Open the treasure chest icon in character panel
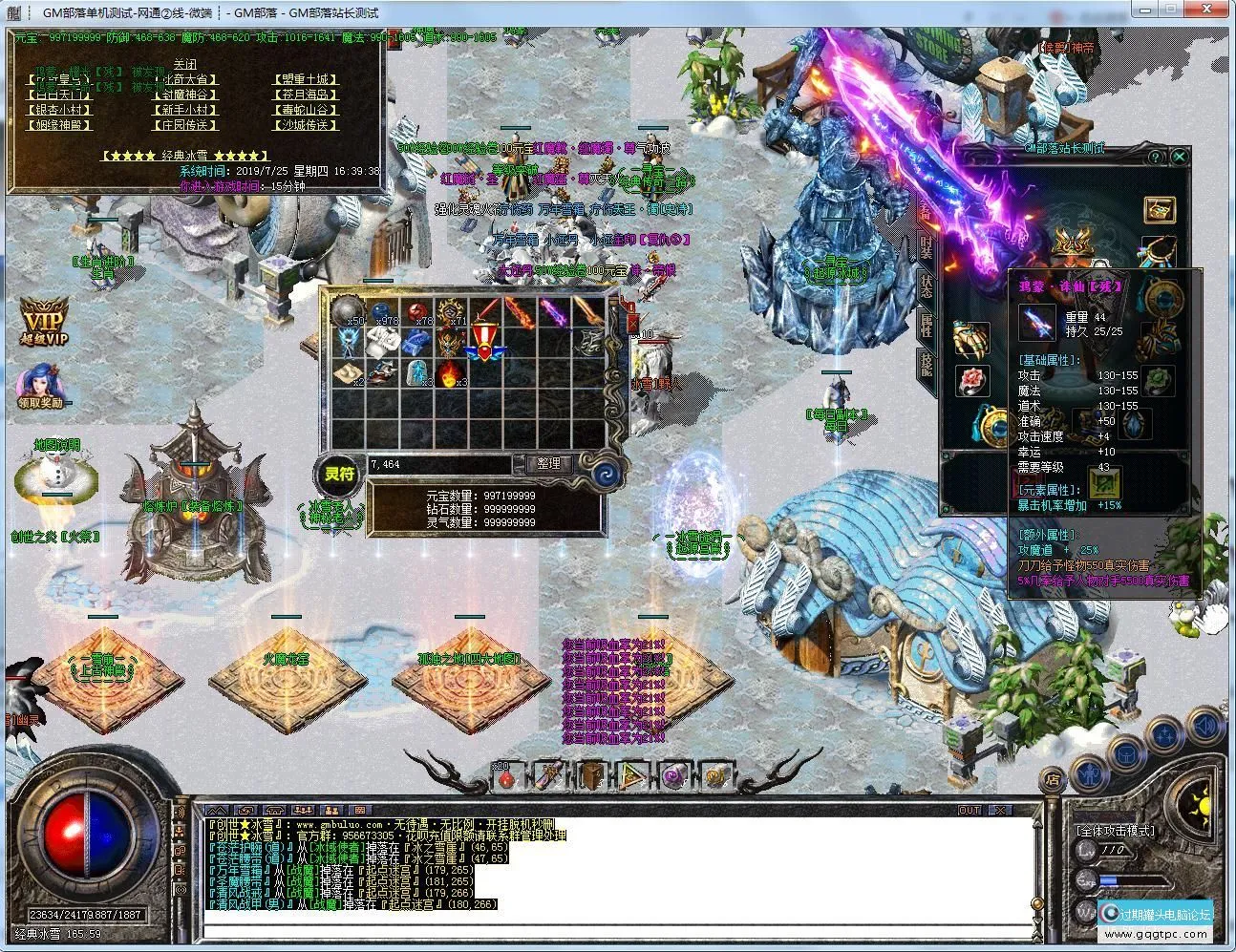The height and width of the screenshot is (952, 1236). [1160, 209]
